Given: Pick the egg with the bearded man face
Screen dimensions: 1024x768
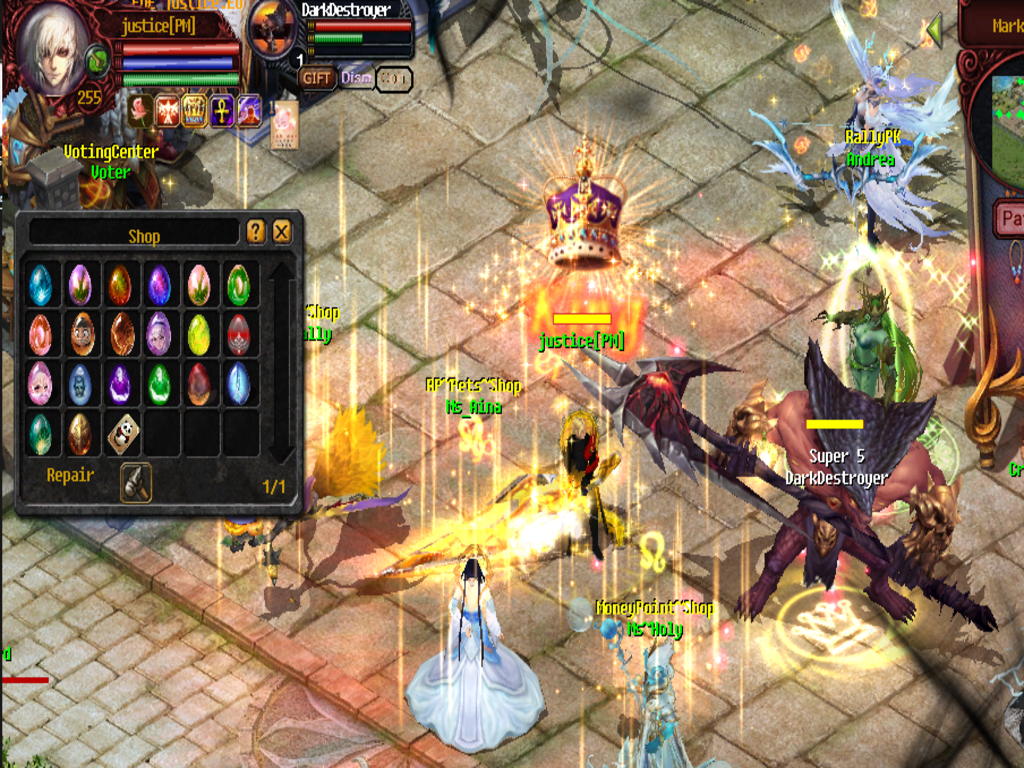Looking at the screenshot, I should [x=80, y=334].
